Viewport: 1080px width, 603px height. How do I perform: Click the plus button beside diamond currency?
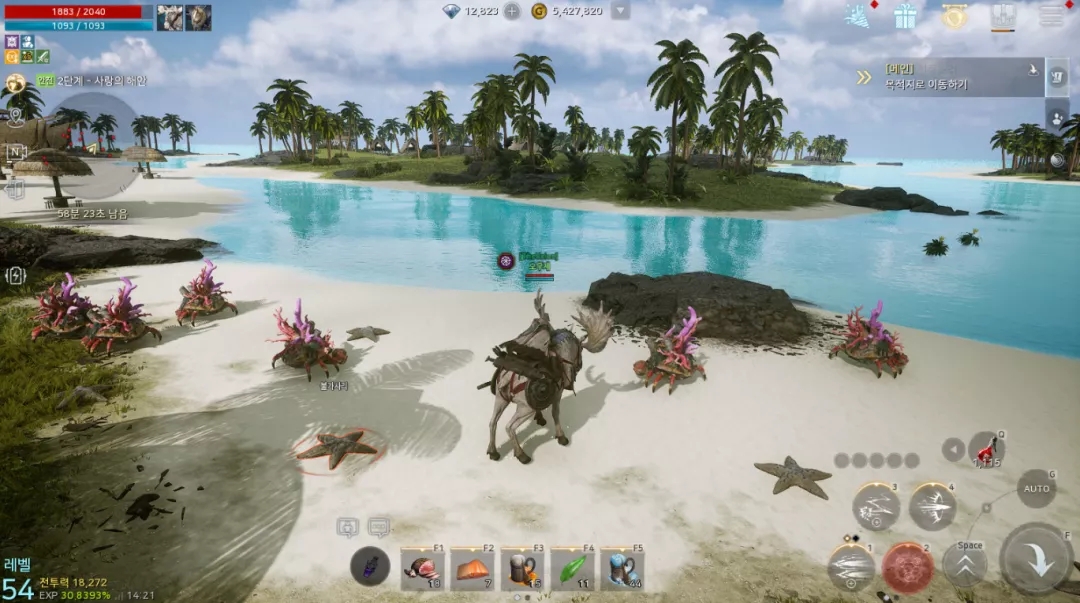point(512,11)
